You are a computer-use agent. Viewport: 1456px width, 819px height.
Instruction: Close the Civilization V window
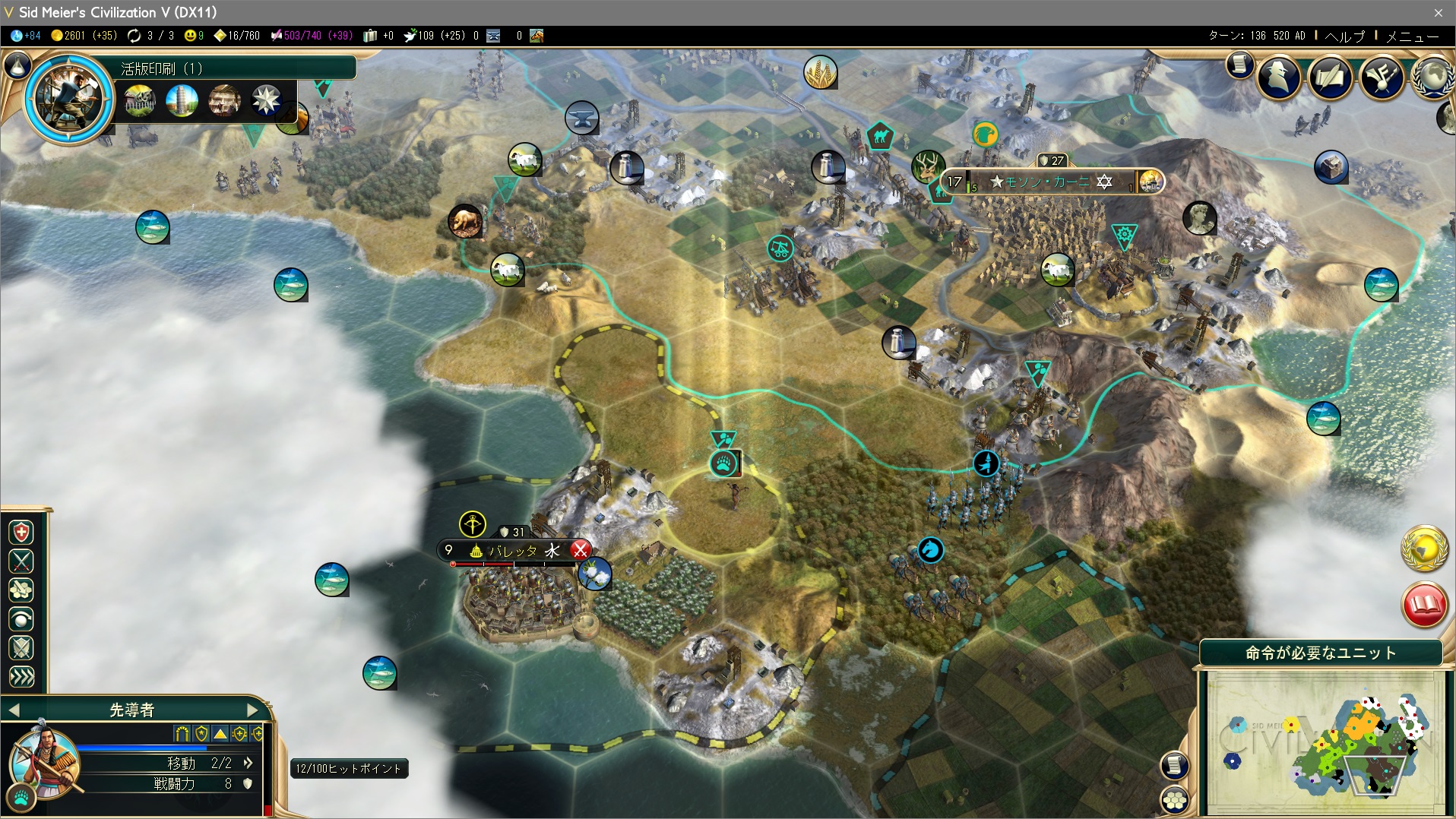pyautogui.click(x=1438, y=12)
